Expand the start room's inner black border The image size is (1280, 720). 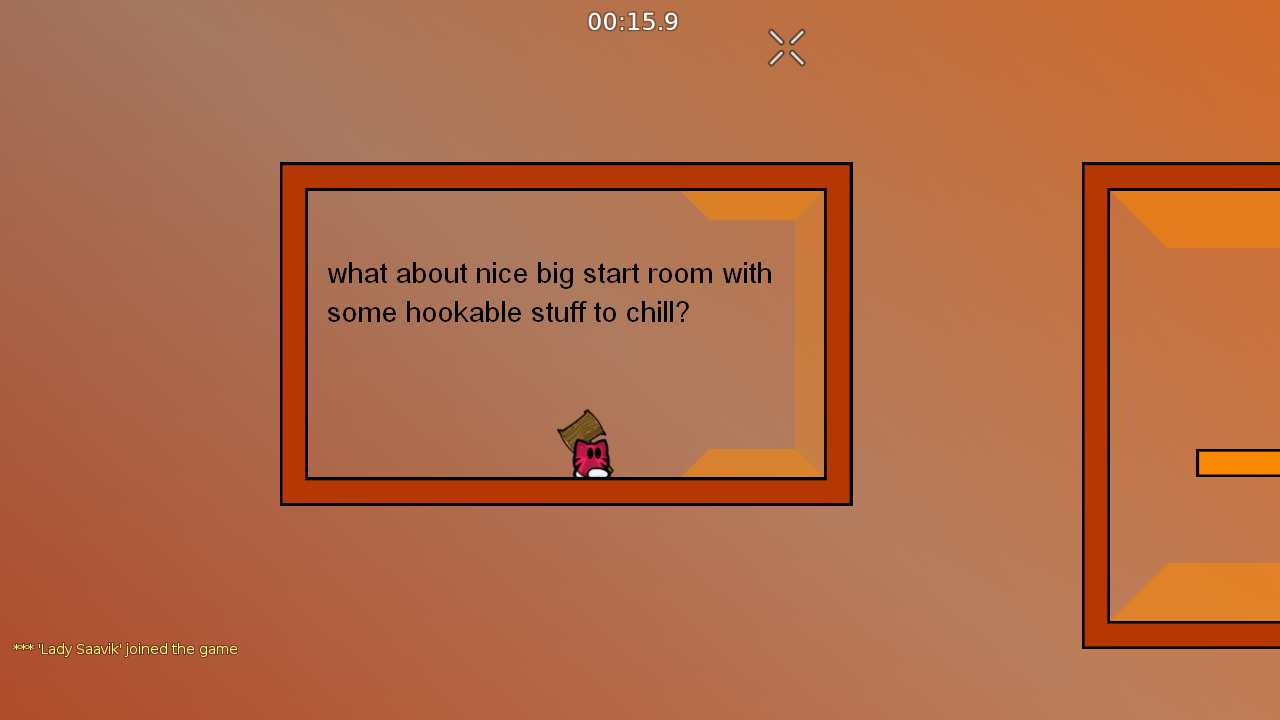pos(565,192)
